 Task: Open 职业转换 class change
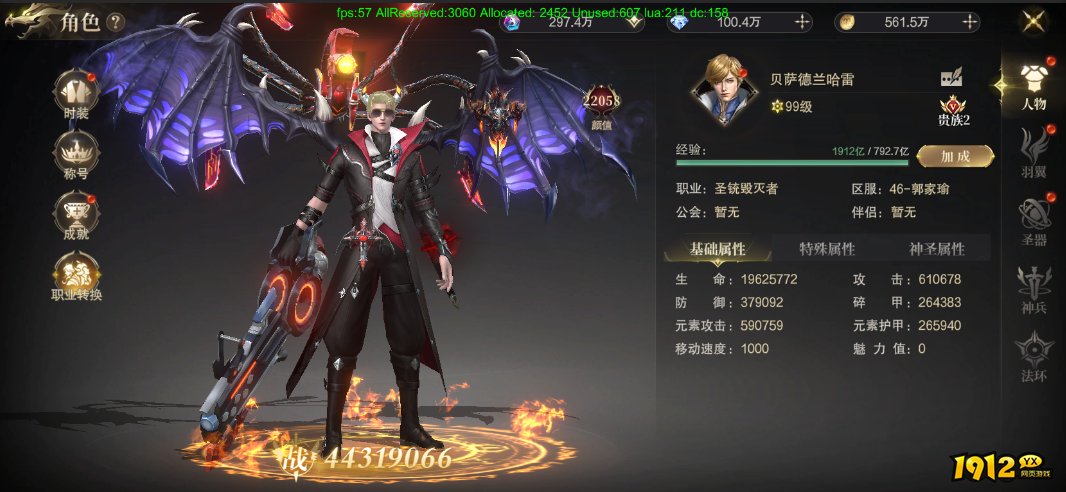[76, 276]
